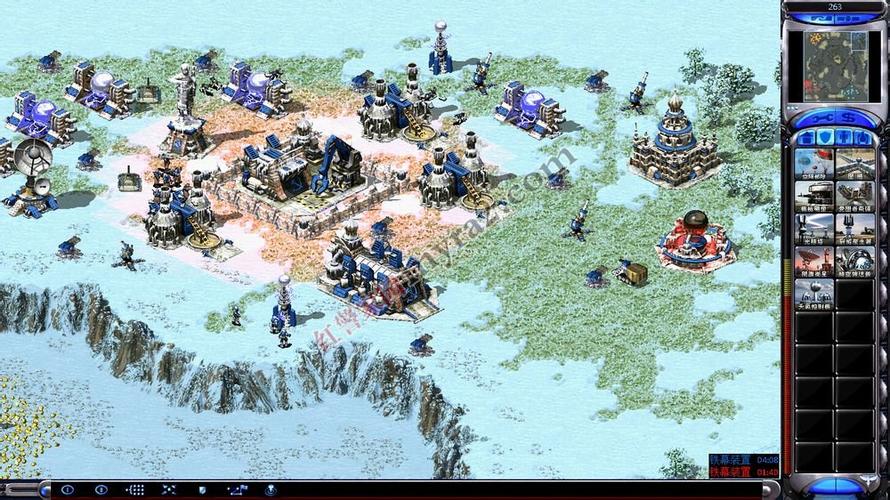Activate the wrench repair button
The image size is (890, 500).
(x=822, y=119)
